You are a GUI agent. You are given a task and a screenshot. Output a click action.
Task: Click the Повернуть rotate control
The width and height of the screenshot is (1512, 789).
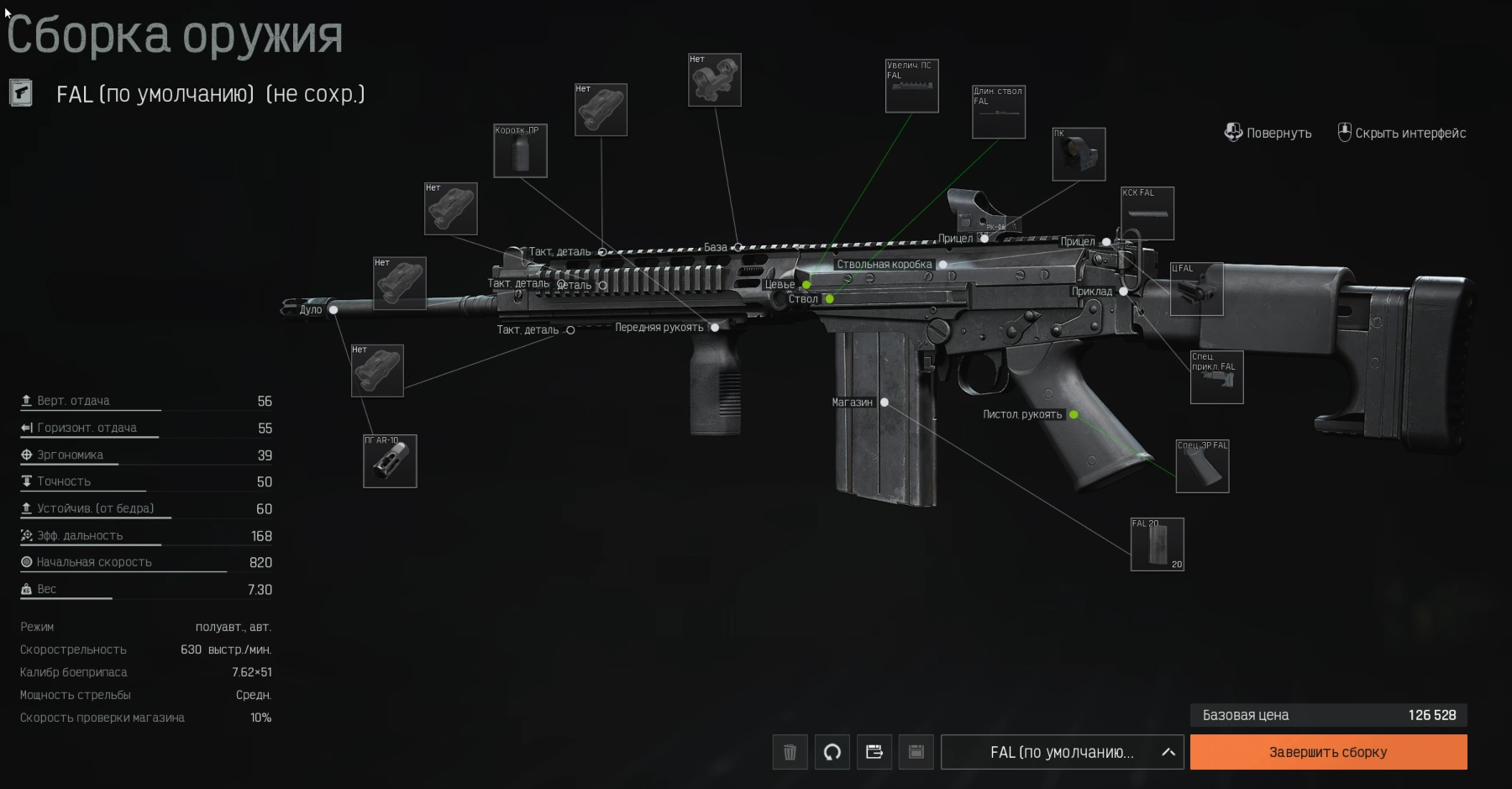pyautogui.click(x=1268, y=133)
